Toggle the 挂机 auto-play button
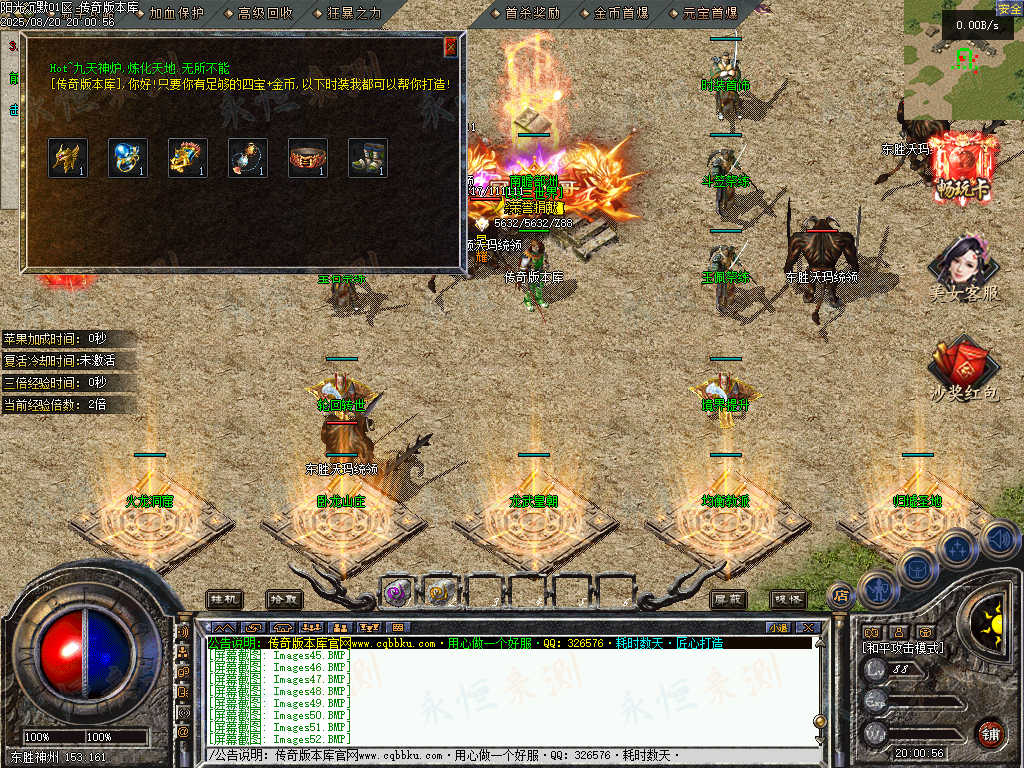 (x=224, y=599)
